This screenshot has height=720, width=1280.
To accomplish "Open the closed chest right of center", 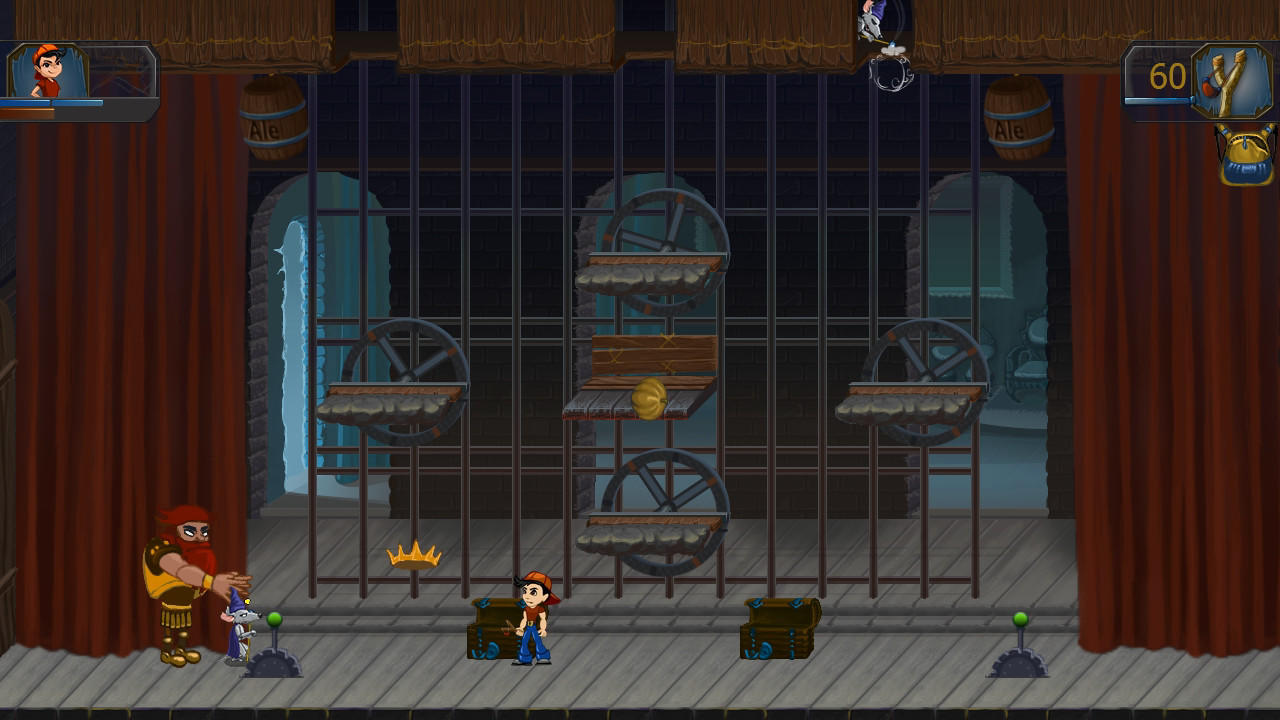I will click(781, 630).
